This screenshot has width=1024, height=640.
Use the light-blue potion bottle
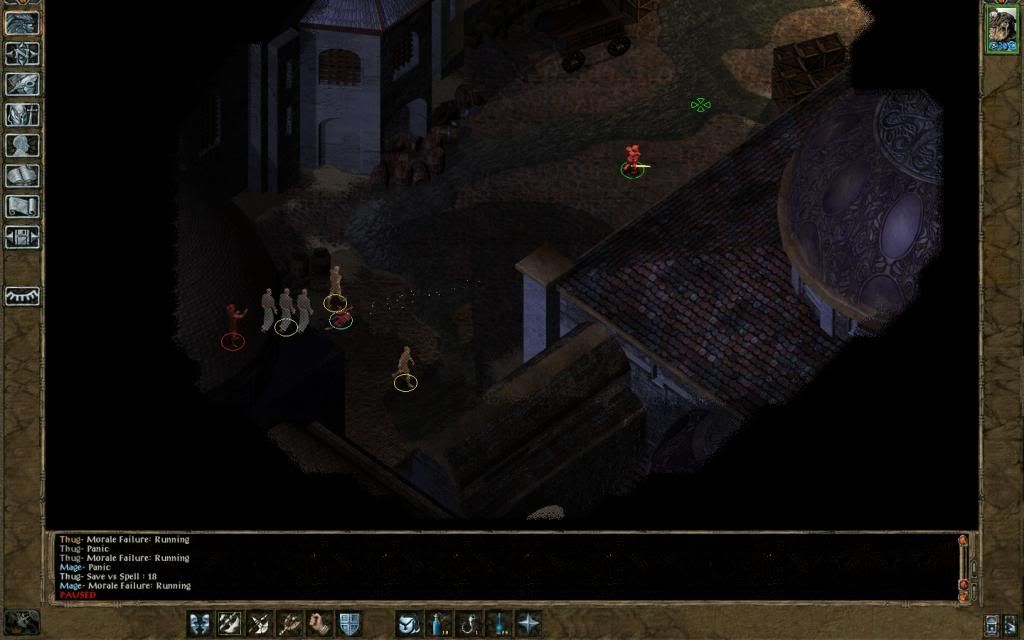click(437, 623)
